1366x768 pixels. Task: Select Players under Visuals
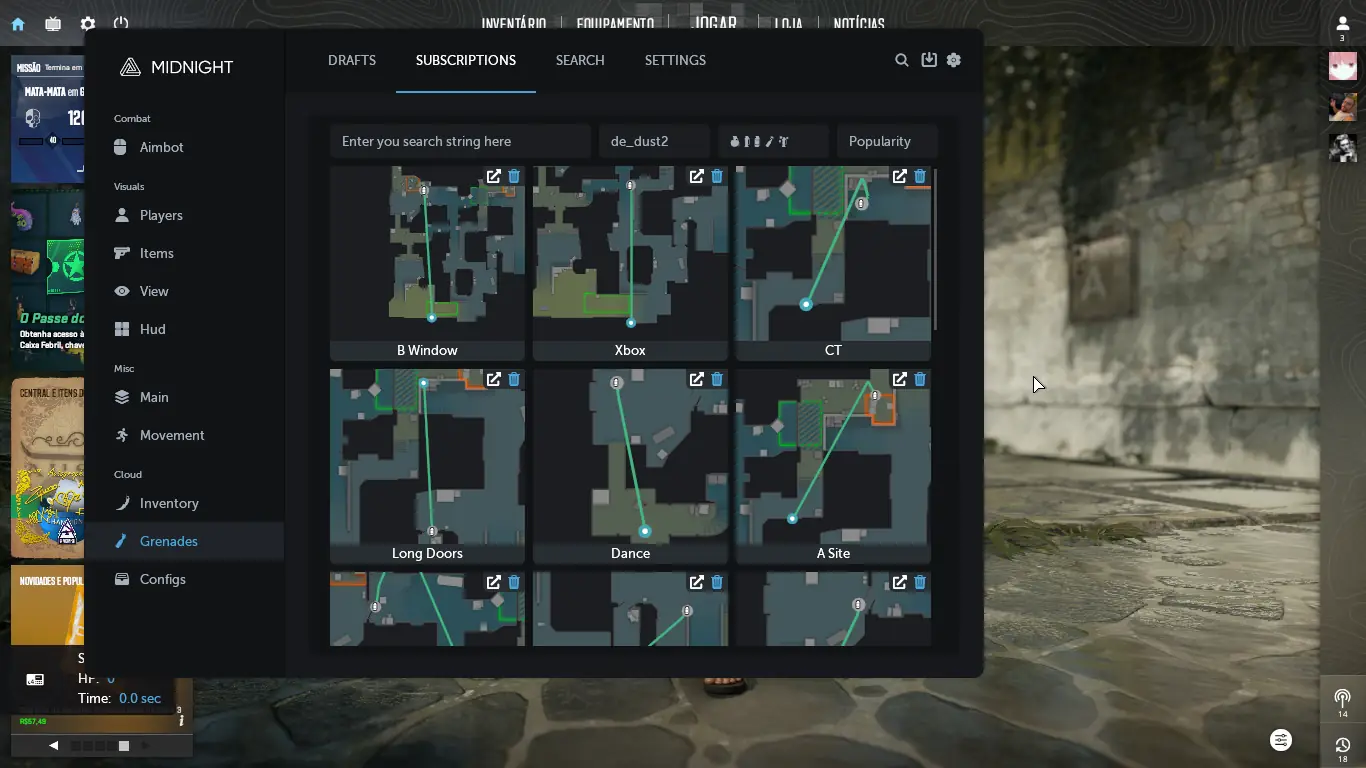(160, 215)
